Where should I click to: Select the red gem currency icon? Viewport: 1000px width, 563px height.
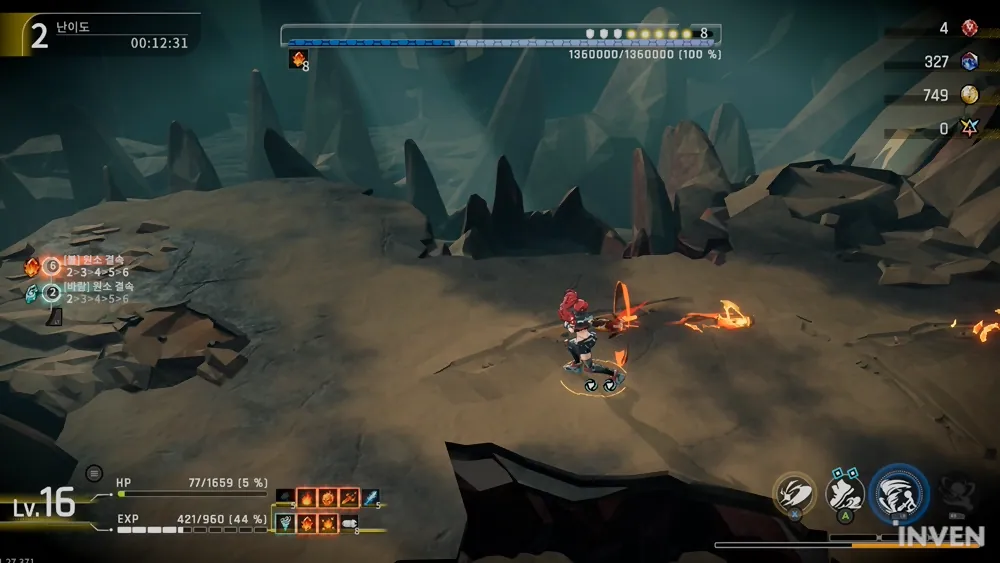click(969, 28)
